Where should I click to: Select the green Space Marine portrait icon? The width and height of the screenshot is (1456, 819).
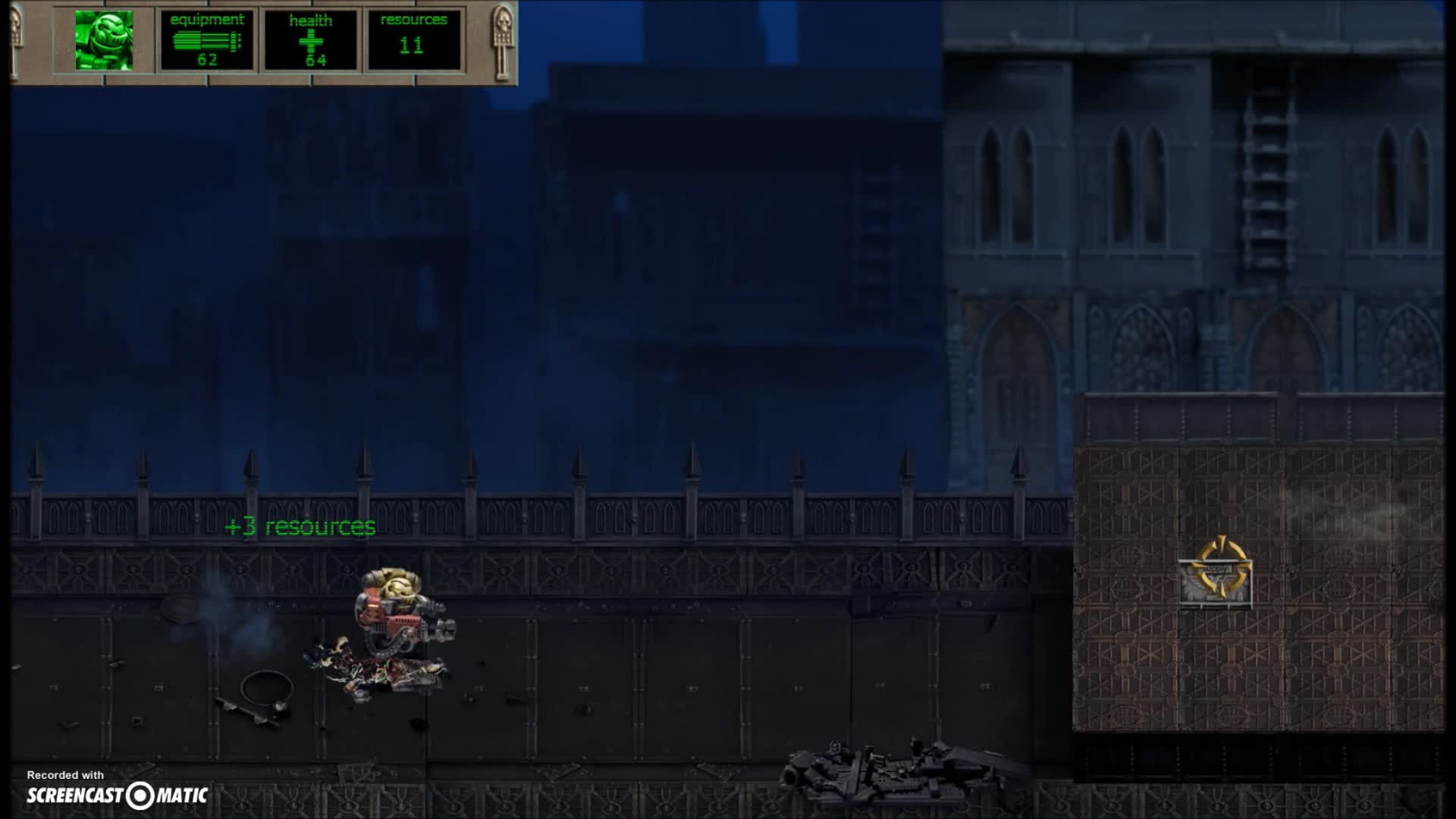point(102,42)
